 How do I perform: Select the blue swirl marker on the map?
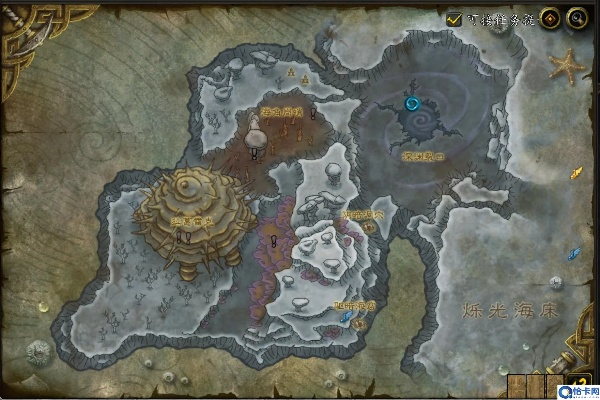412,102
